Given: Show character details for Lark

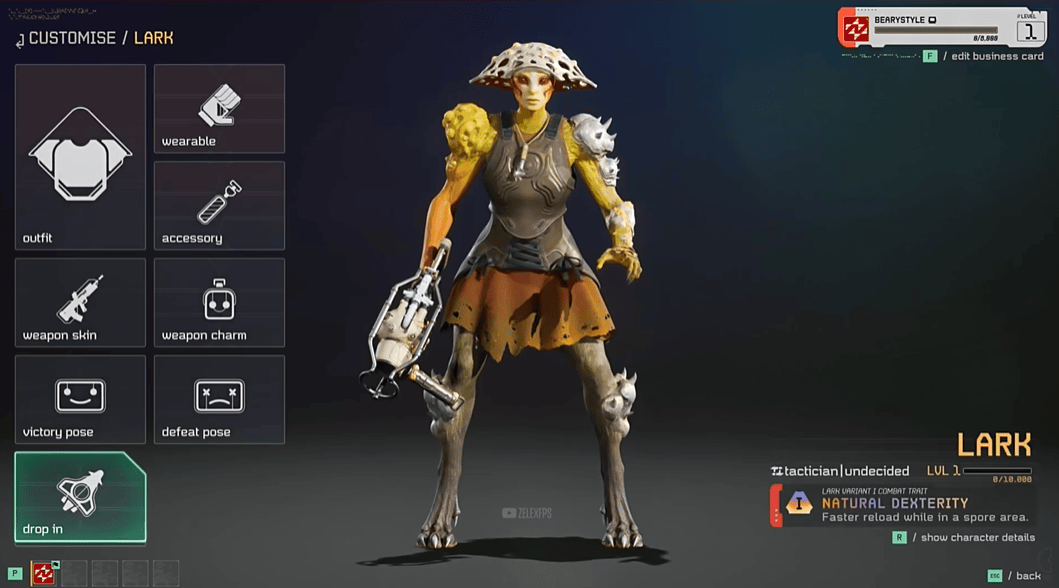Looking at the screenshot, I should (977, 538).
